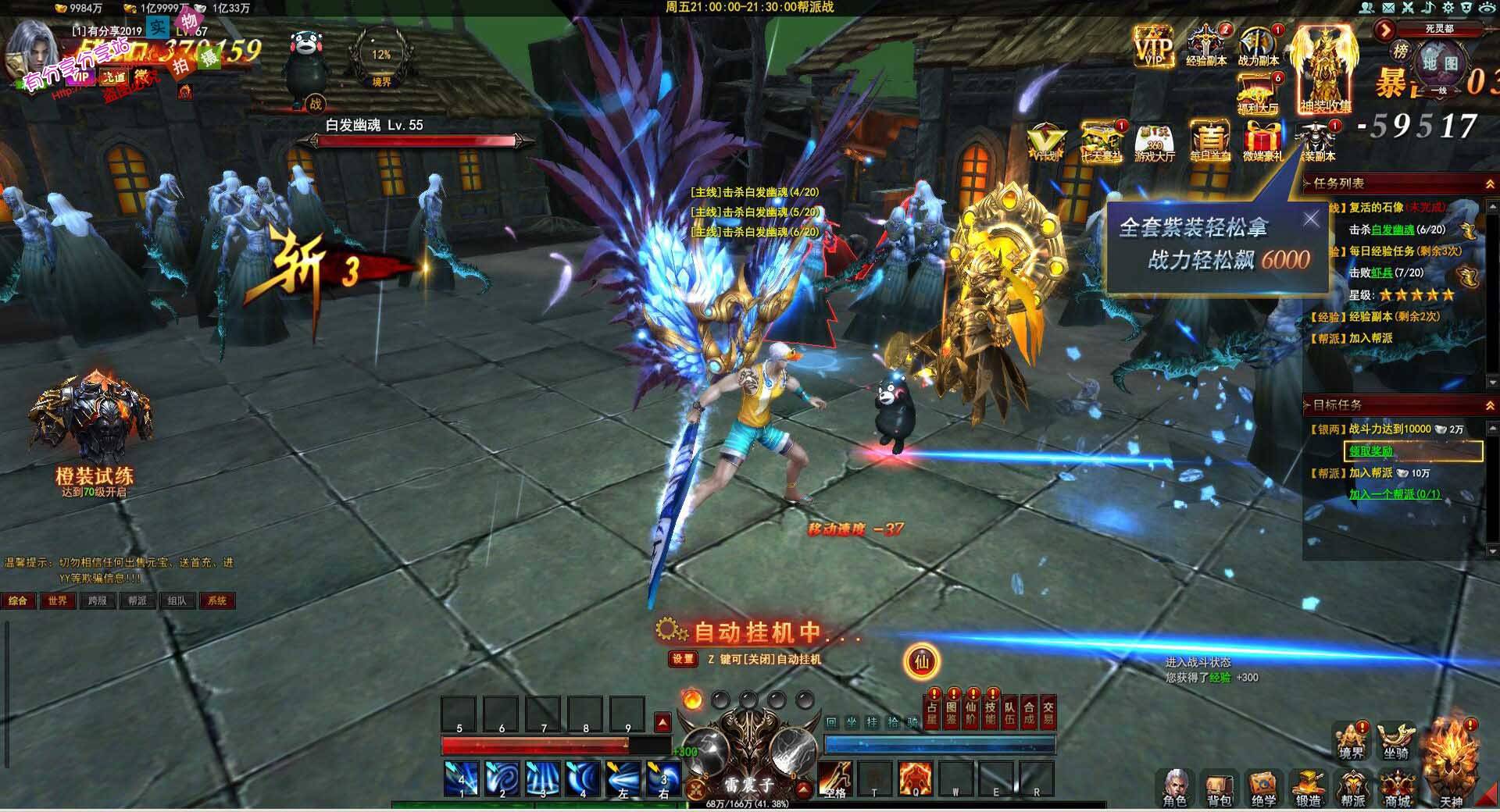The width and height of the screenshot is (1500, 812).
Task: Switch to the 帮派 chat tab
Action: point(137,600)
